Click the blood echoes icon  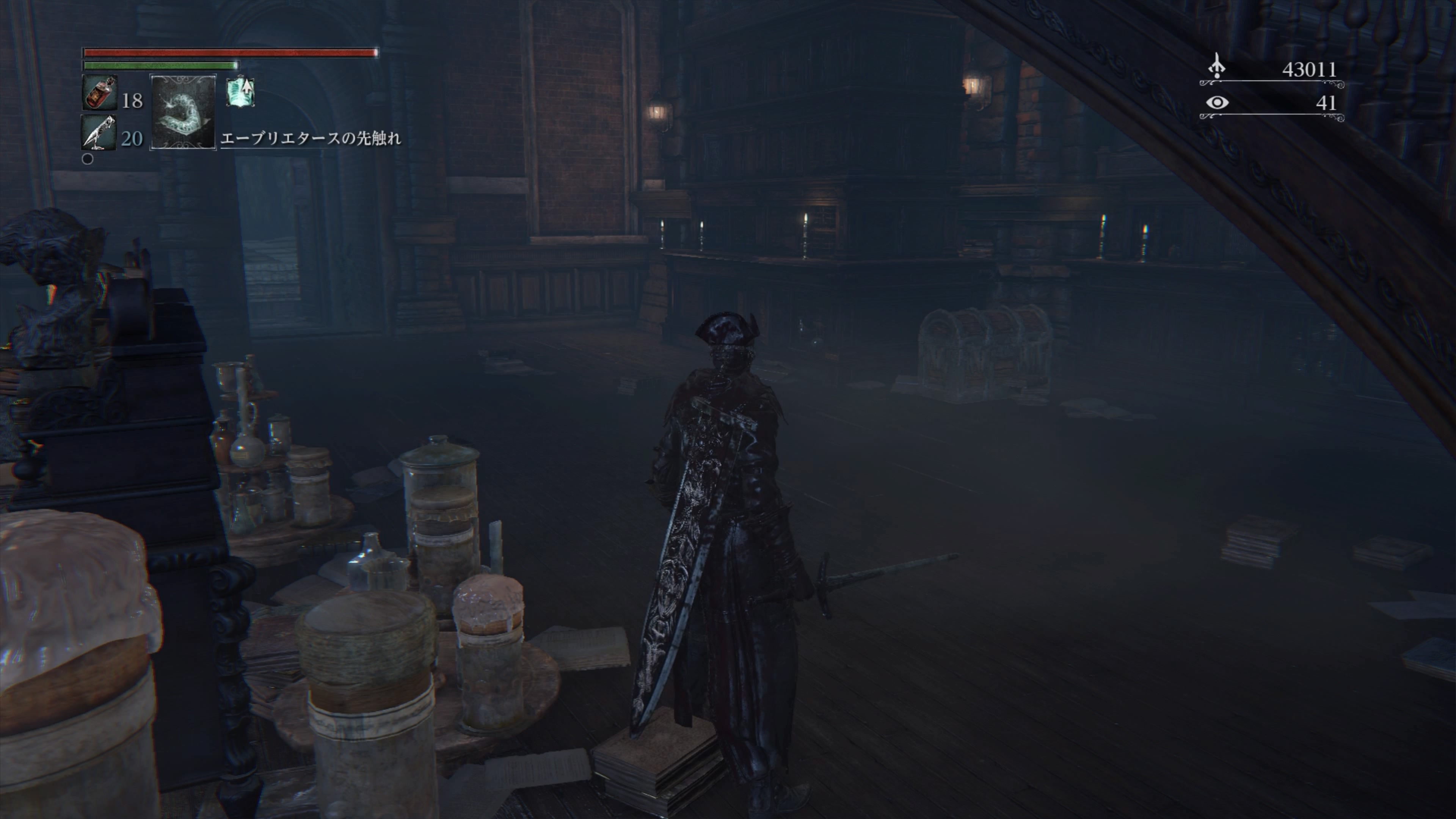[1217, 67]
